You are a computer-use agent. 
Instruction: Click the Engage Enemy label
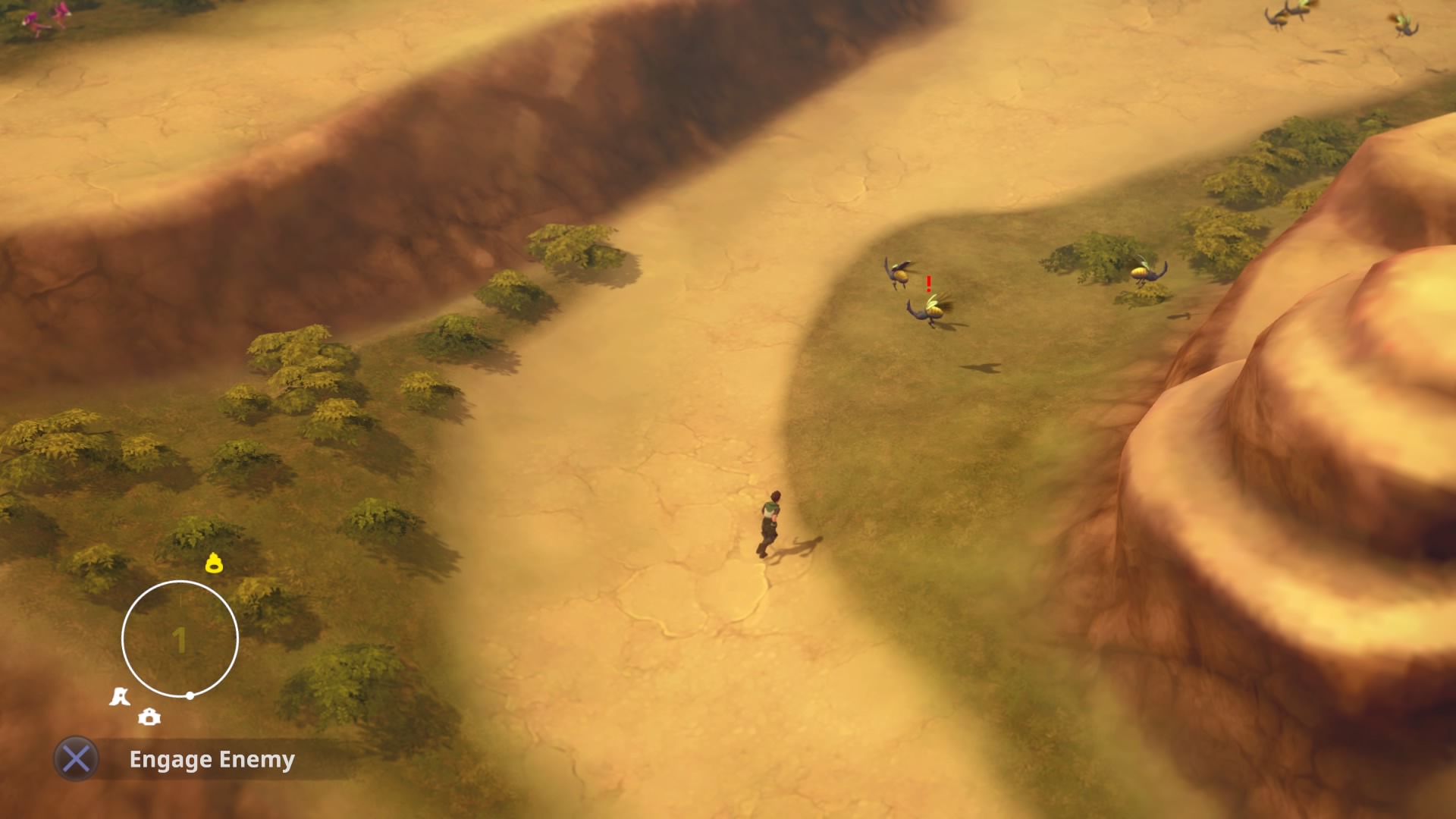[212, 759]
